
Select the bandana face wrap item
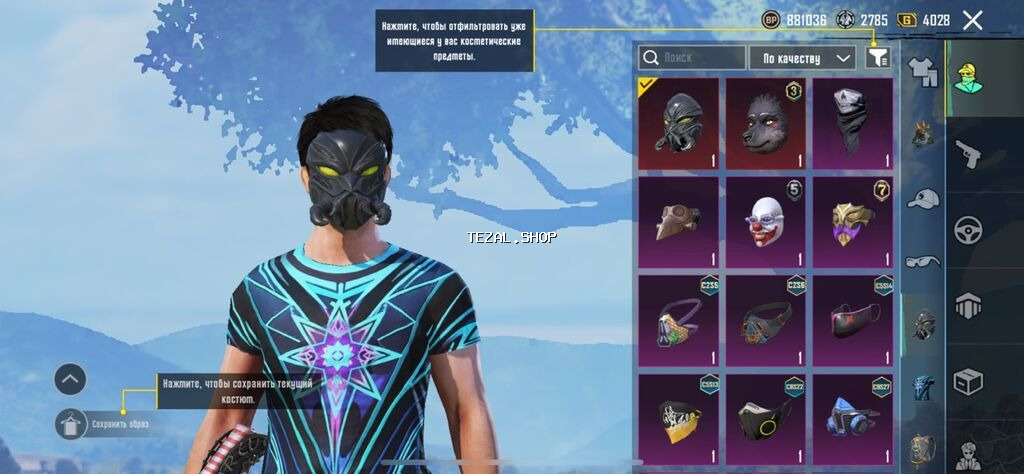tap(852, 124)
